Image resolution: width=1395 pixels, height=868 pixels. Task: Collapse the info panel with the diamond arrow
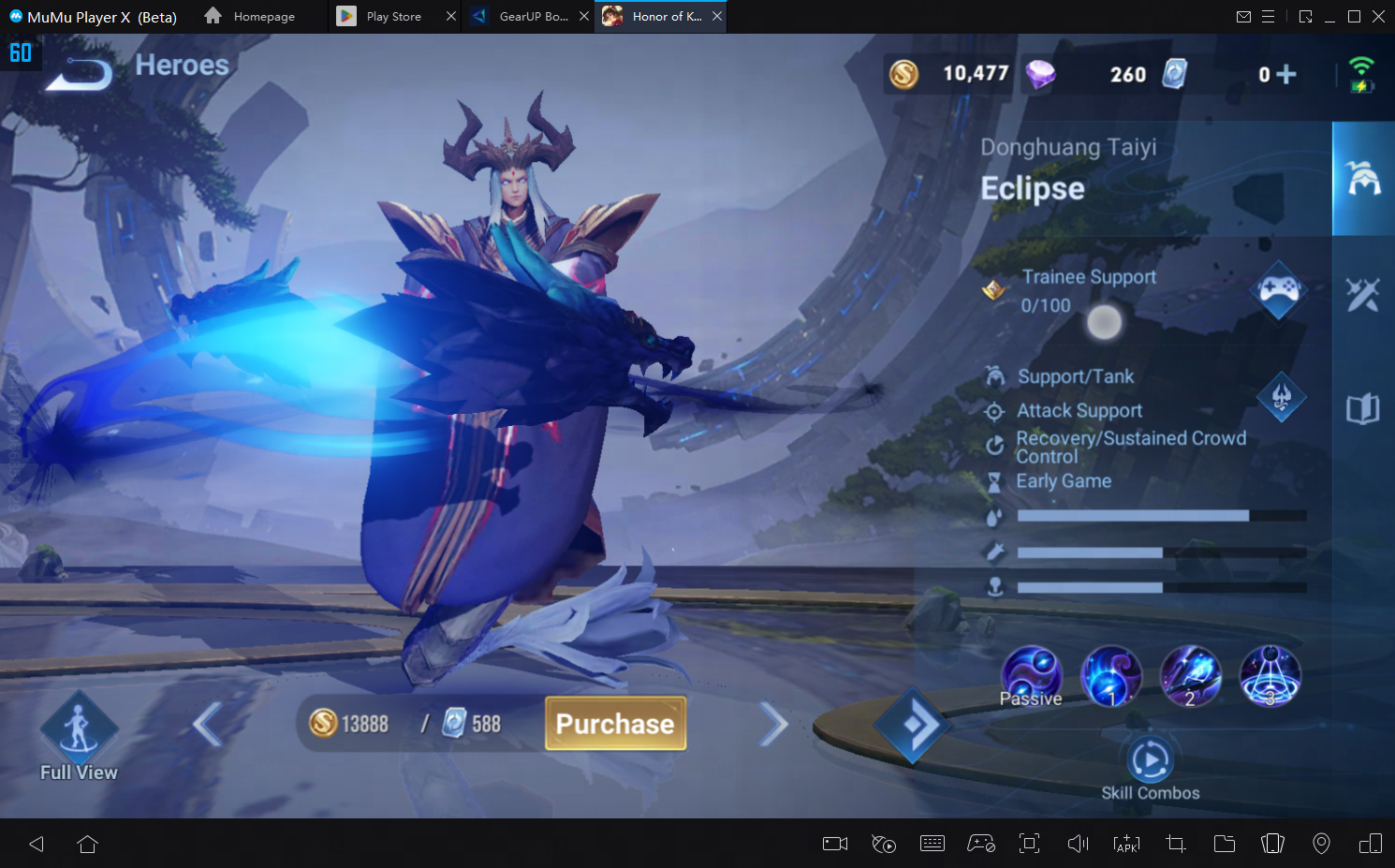pyautogui.click(x=913, y=724)
